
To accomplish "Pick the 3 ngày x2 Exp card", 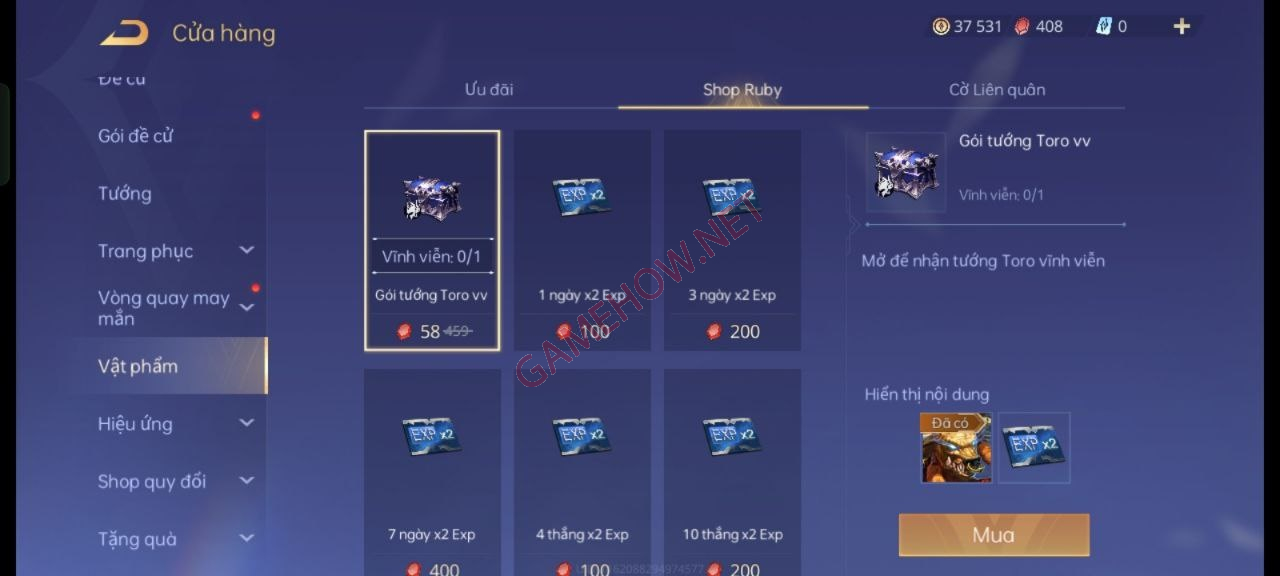I will tap(732, 240).
